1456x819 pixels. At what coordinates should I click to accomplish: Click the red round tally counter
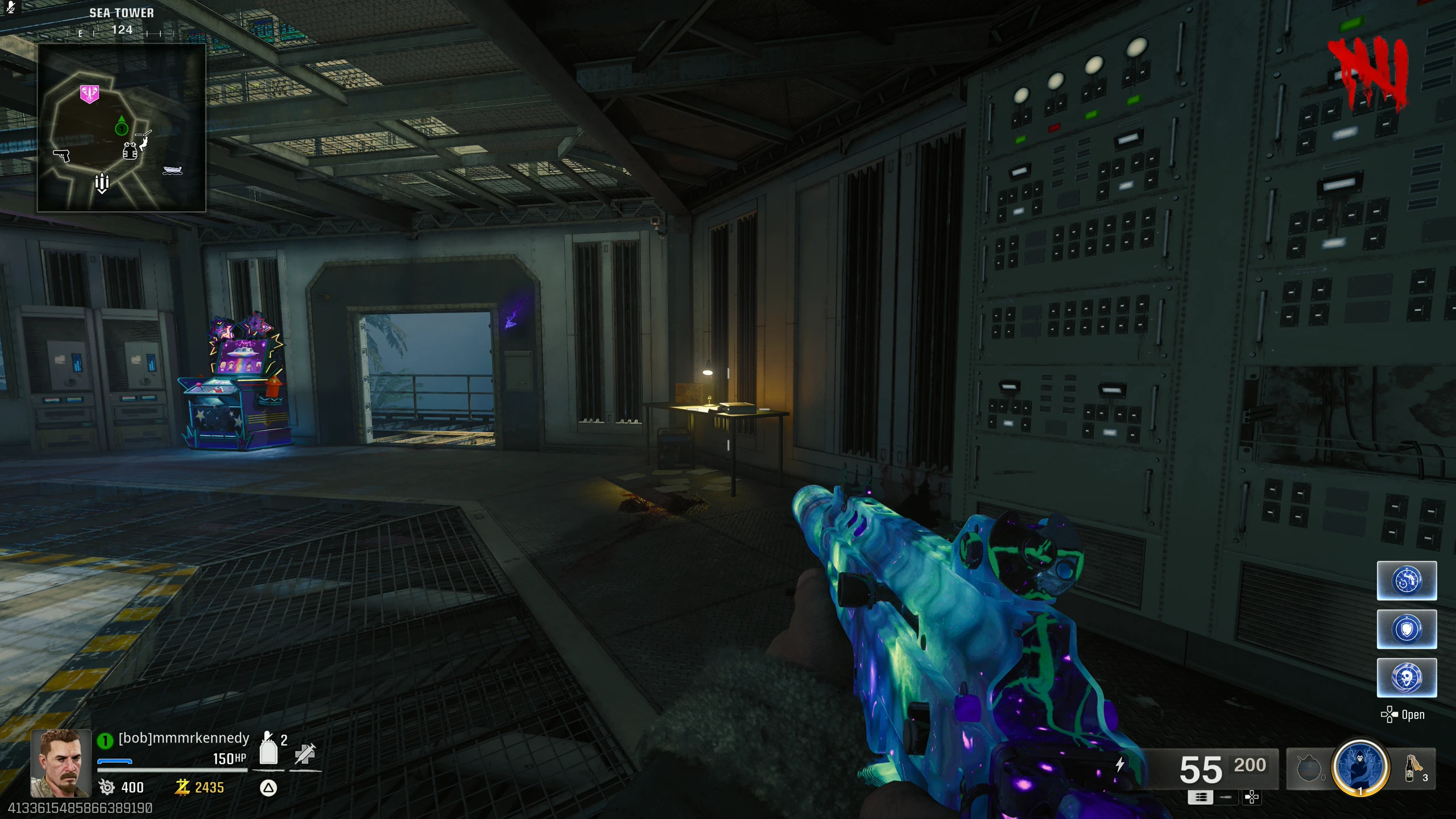tap(1368, 72)
